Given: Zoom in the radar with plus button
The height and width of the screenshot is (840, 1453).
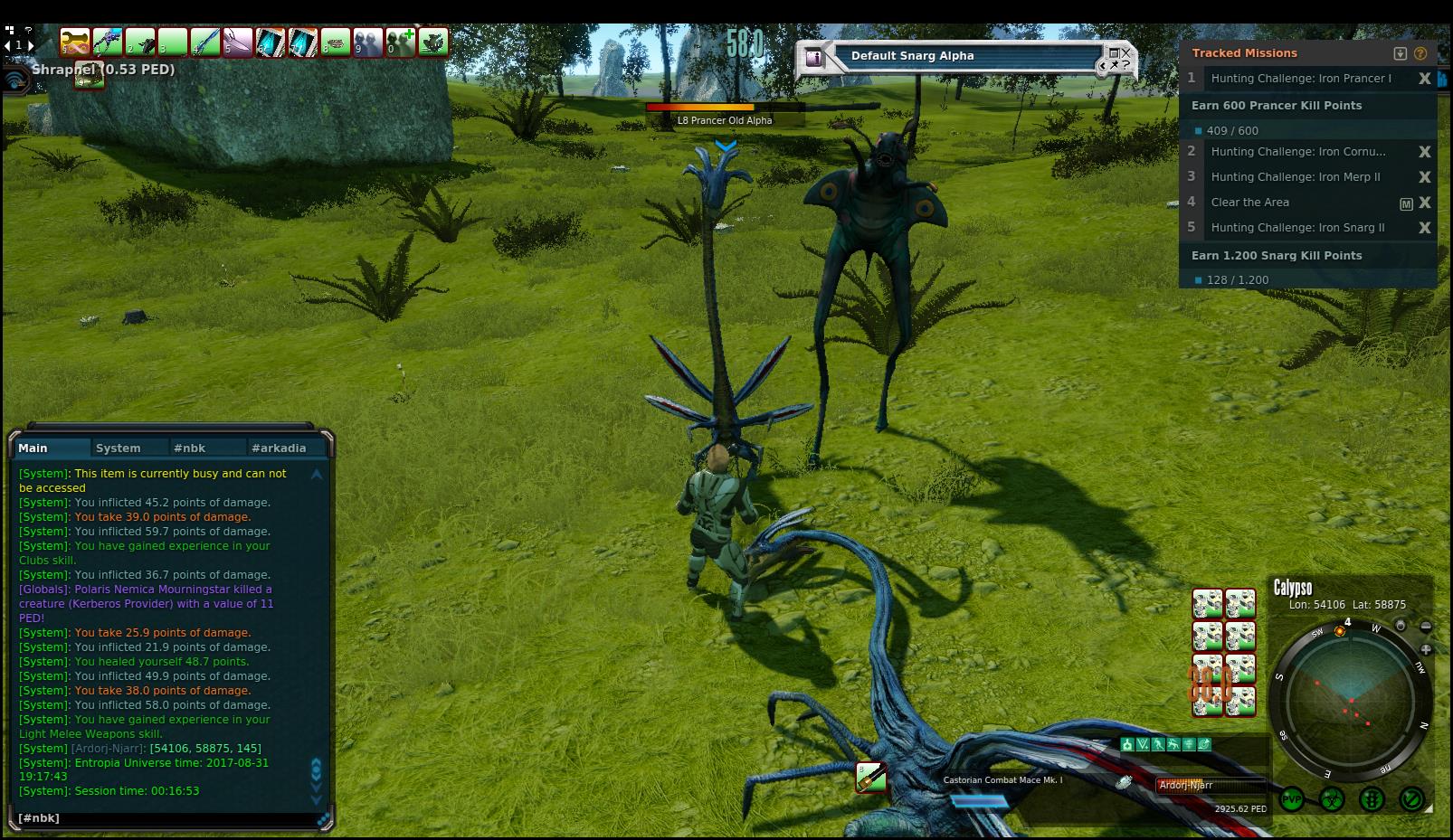Looking at the screenshot, I should coord(1426,649).
